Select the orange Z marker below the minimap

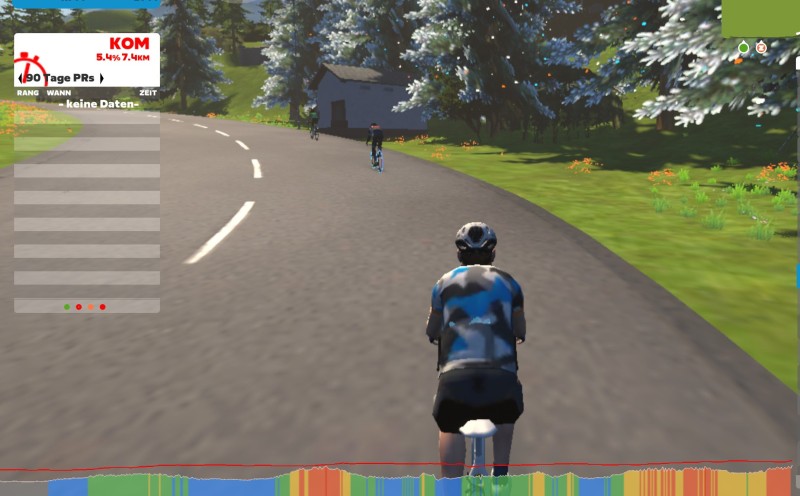tap(761, 47)
